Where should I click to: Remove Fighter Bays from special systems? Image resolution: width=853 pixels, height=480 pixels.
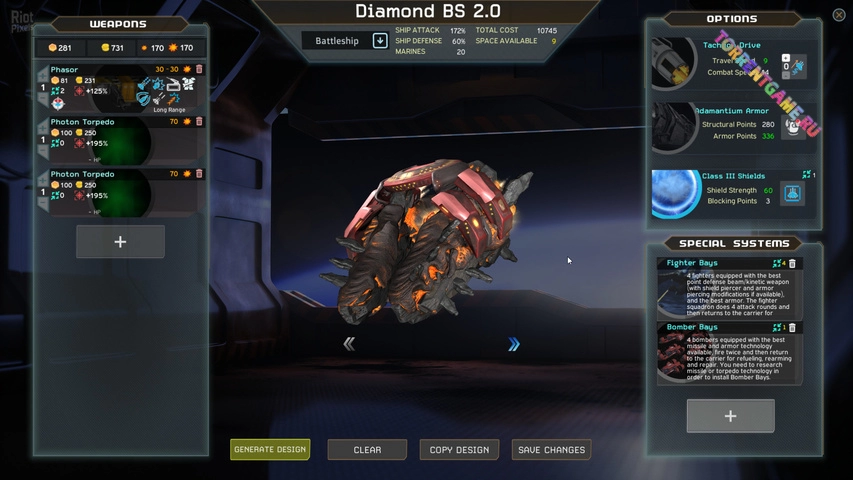tap(793, 264)
